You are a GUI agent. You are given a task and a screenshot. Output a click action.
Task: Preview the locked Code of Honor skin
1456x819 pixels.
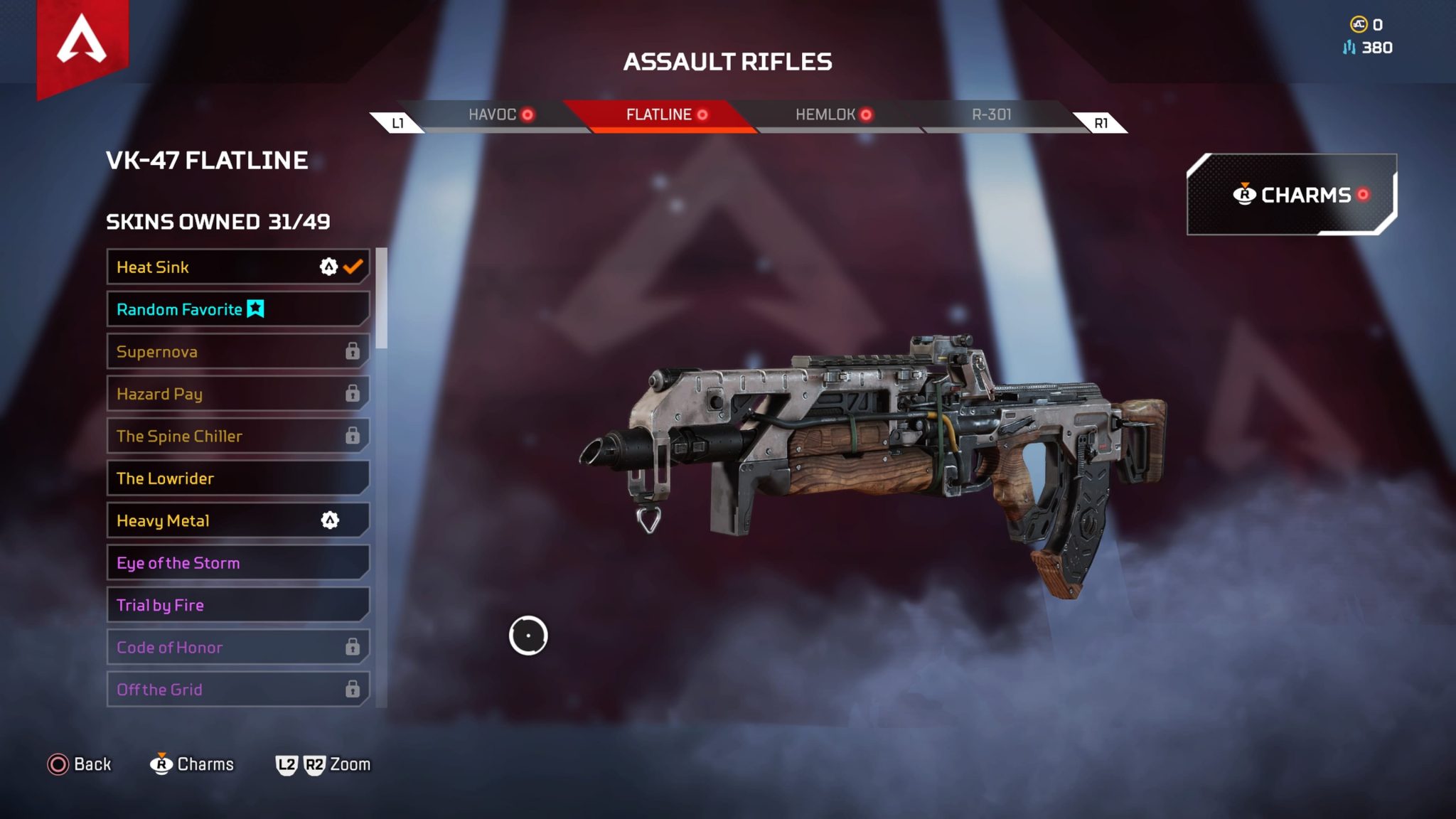237,648
